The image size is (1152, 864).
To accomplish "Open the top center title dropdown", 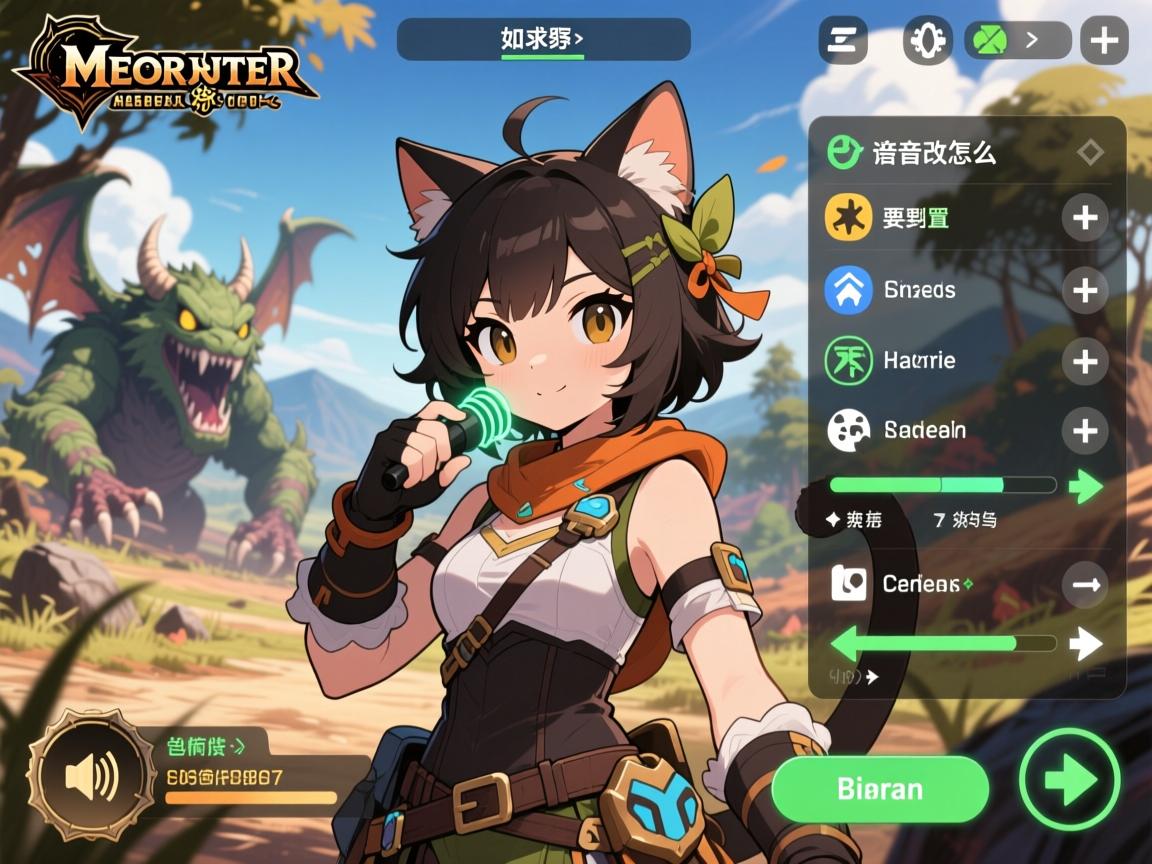I will pos(543,40).
